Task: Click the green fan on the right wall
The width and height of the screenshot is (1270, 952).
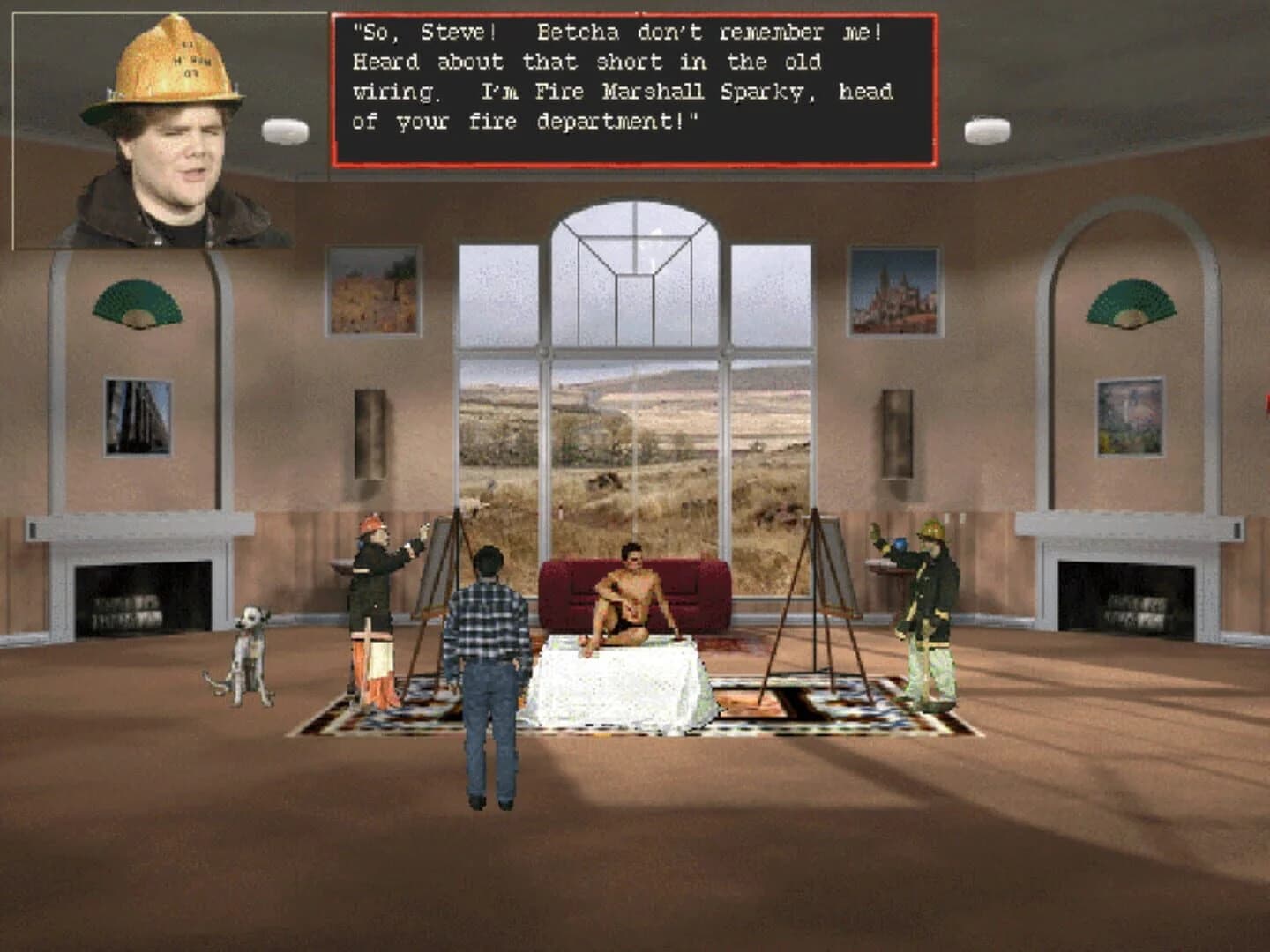Action: click(1133, 300)
